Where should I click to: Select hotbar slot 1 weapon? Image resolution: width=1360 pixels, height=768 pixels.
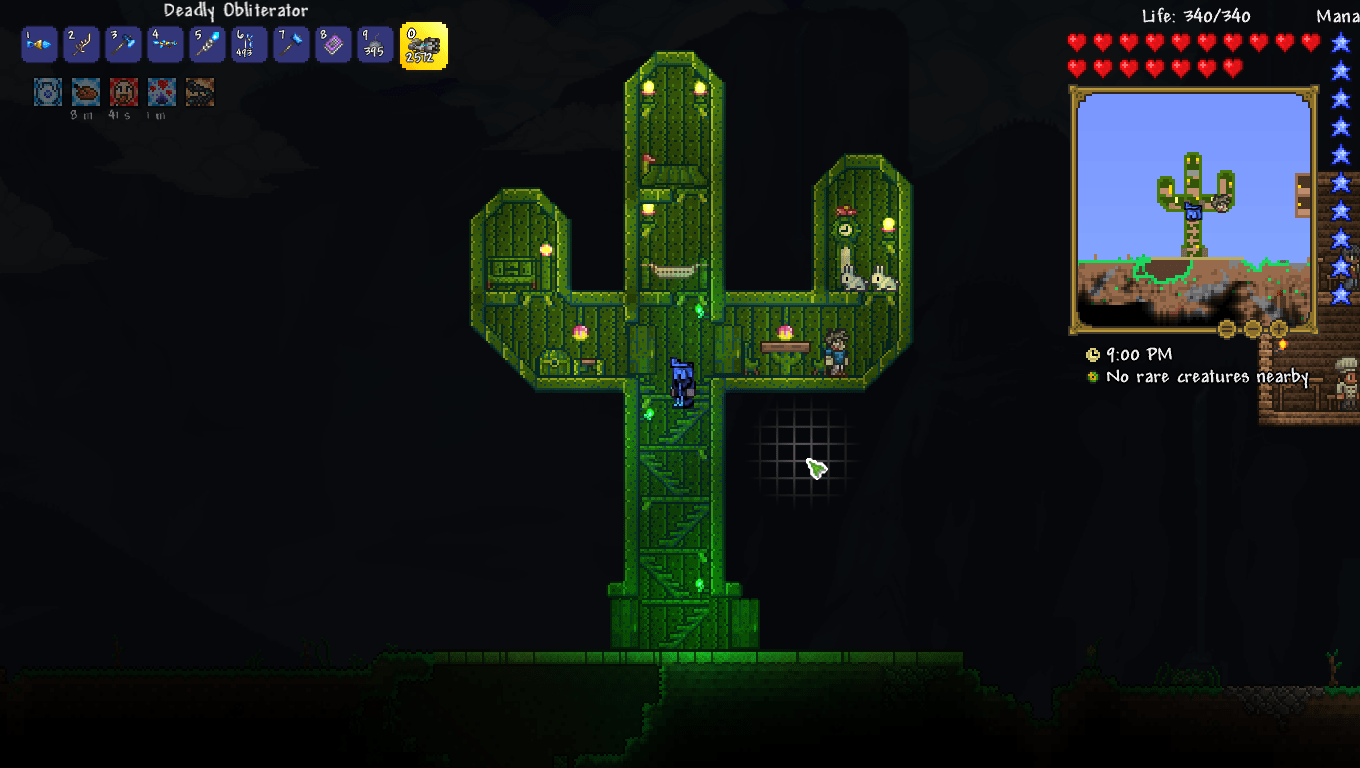pos(39,44)
